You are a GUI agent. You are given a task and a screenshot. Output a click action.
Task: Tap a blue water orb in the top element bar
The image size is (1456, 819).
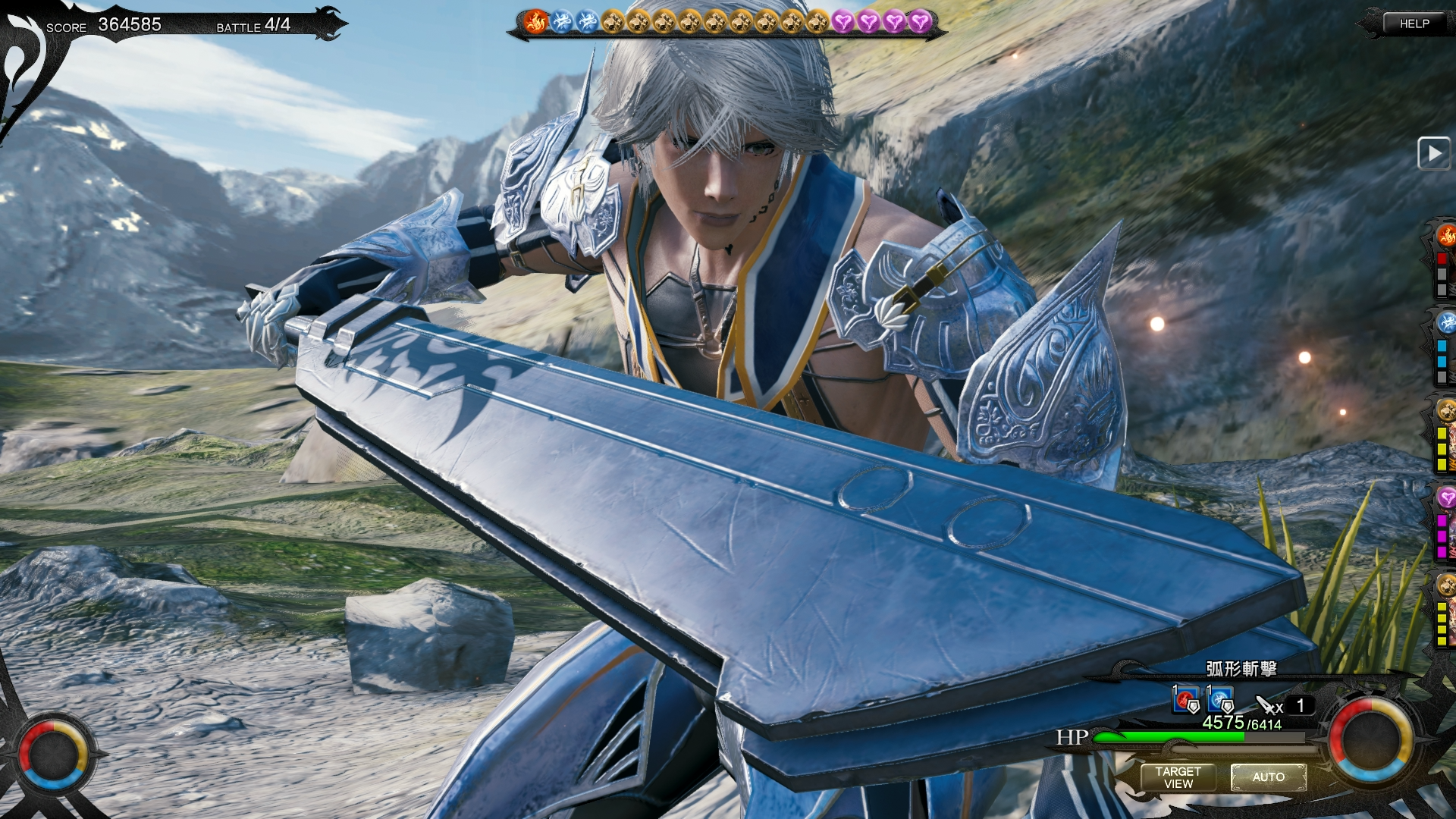[x=561, y=21]
